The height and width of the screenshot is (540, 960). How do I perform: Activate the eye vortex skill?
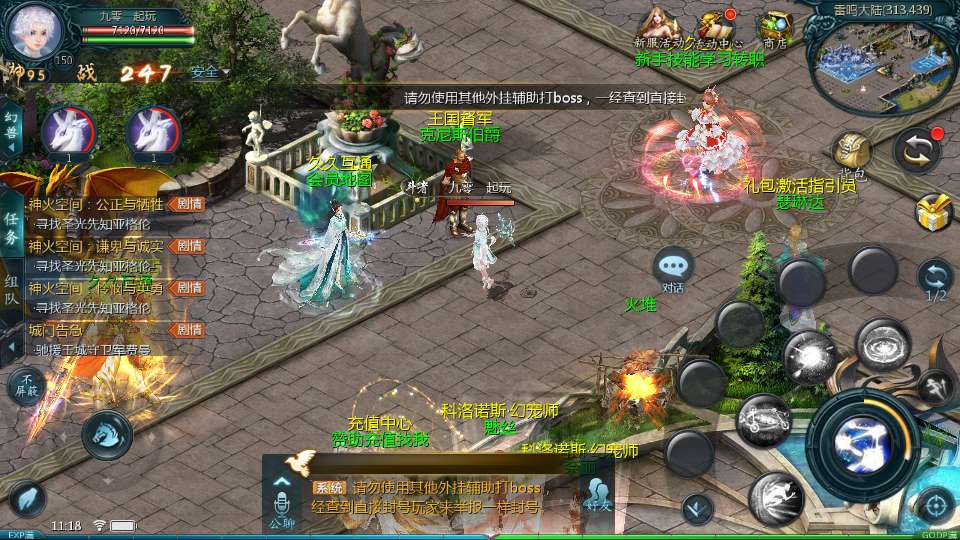point(882,345)
